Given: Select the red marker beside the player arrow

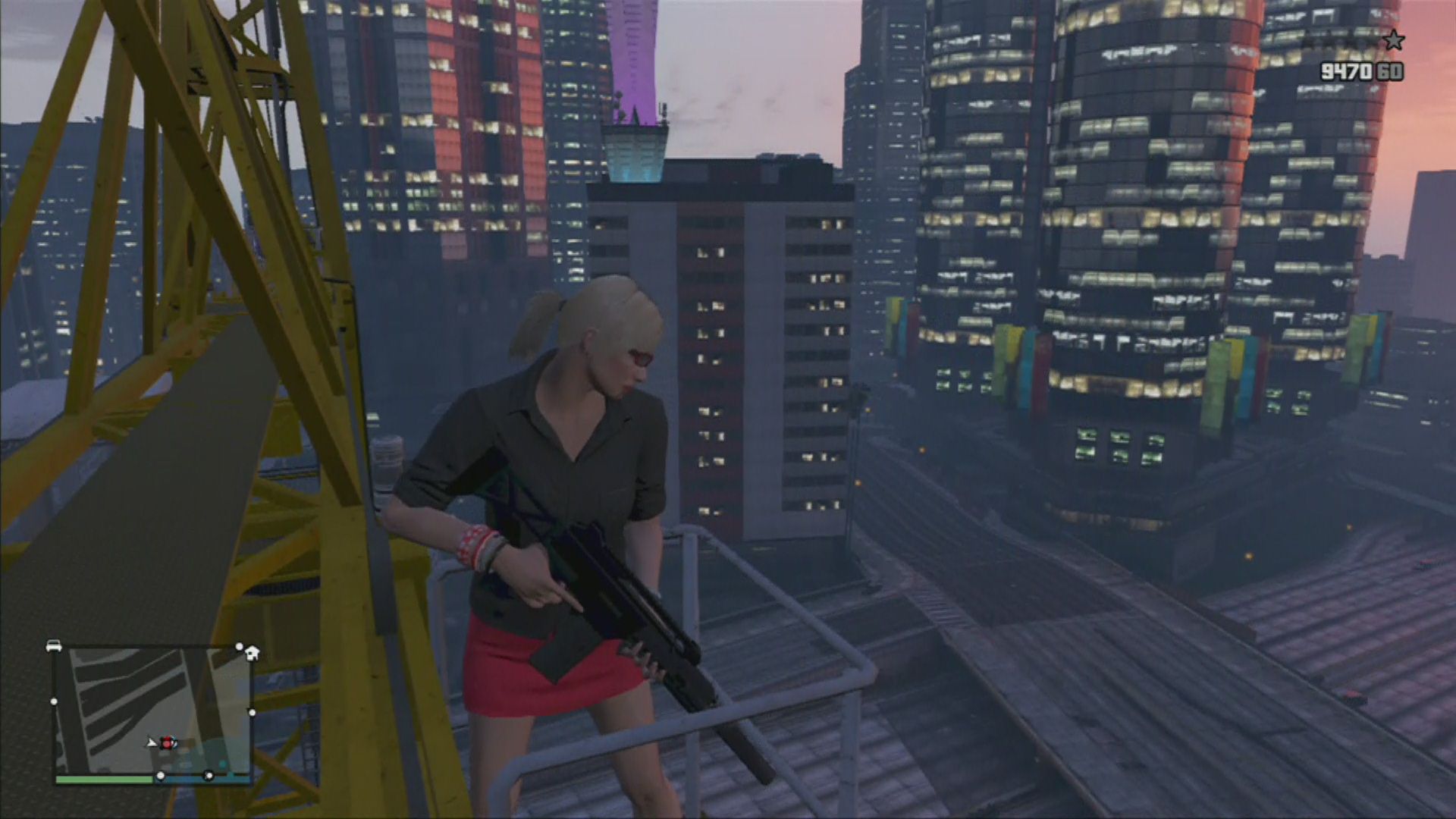Looking at the screenshot, I should tap(167, 743).
